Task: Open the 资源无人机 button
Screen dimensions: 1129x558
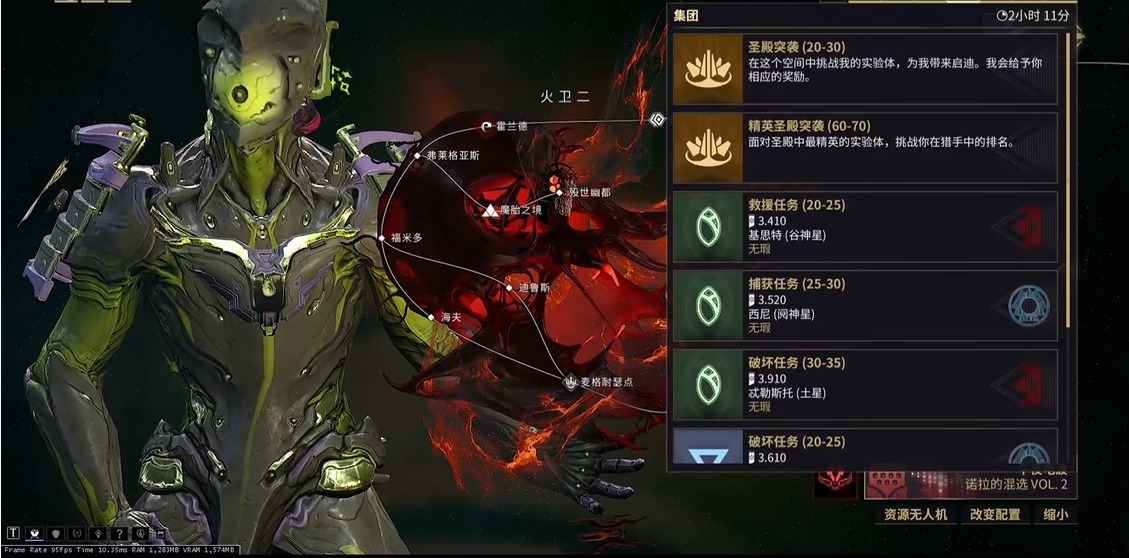Action: (915, 514)
